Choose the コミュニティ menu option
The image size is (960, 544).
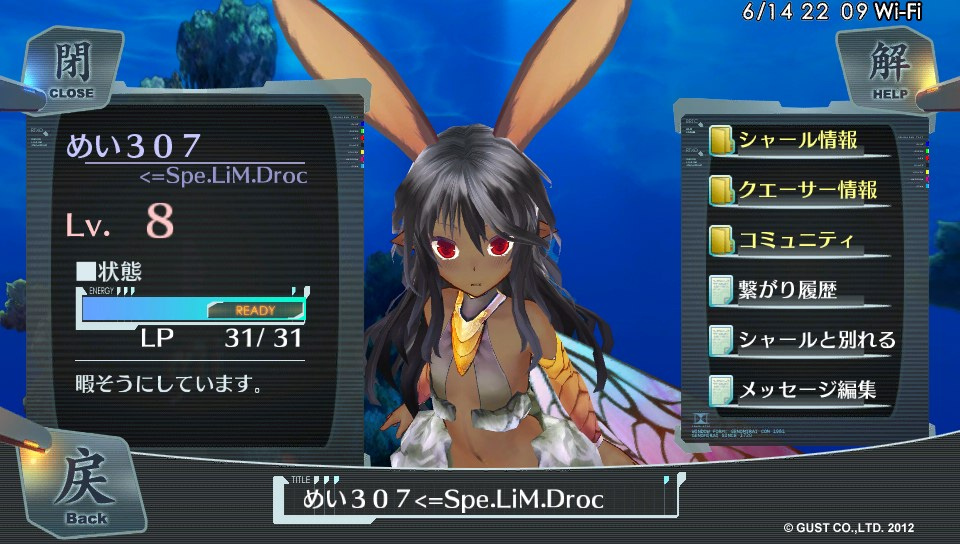pyautogui.click(x=797, y=240)
